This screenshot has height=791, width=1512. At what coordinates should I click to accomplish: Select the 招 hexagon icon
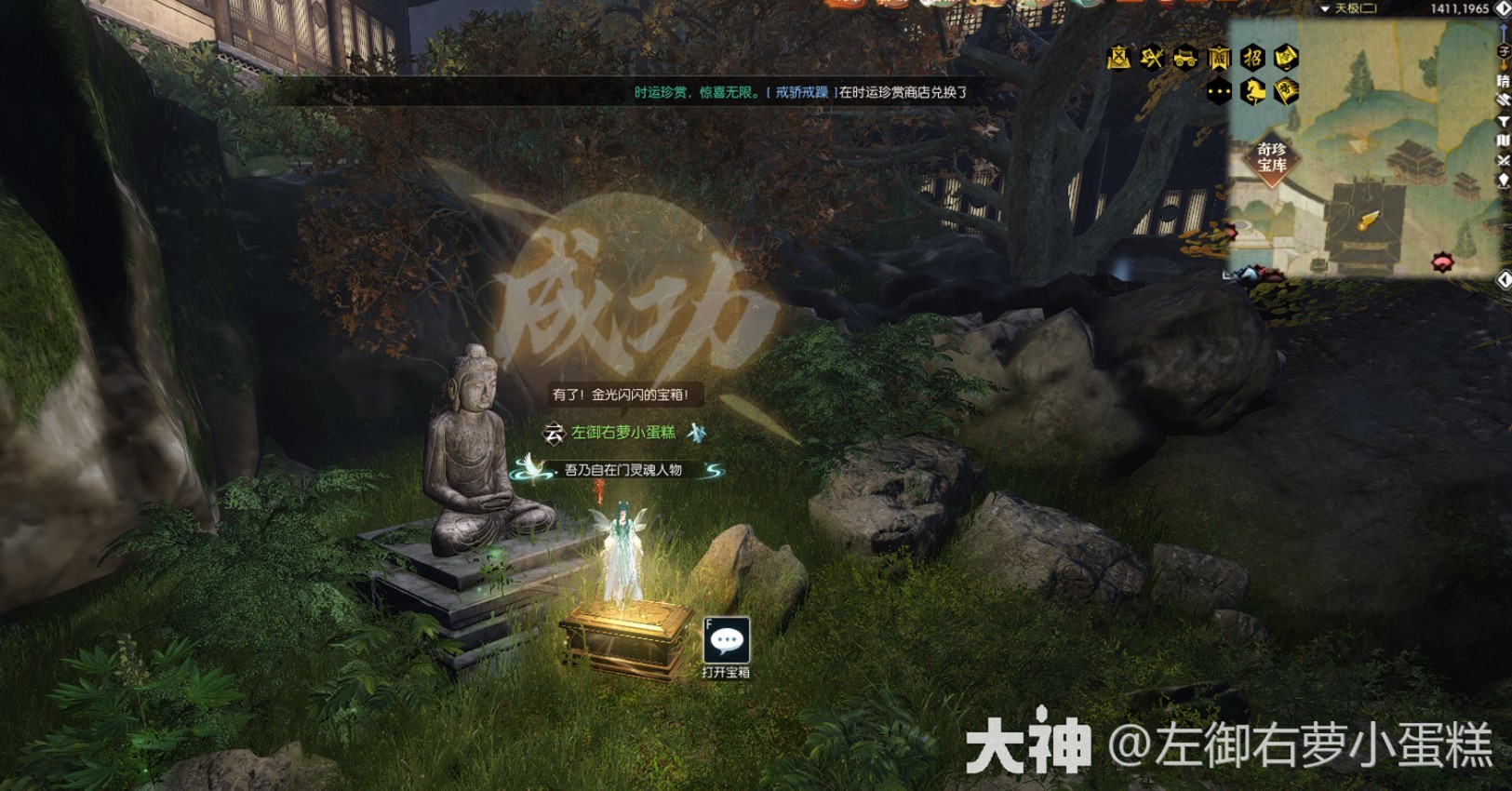(x=1252, y=58)
